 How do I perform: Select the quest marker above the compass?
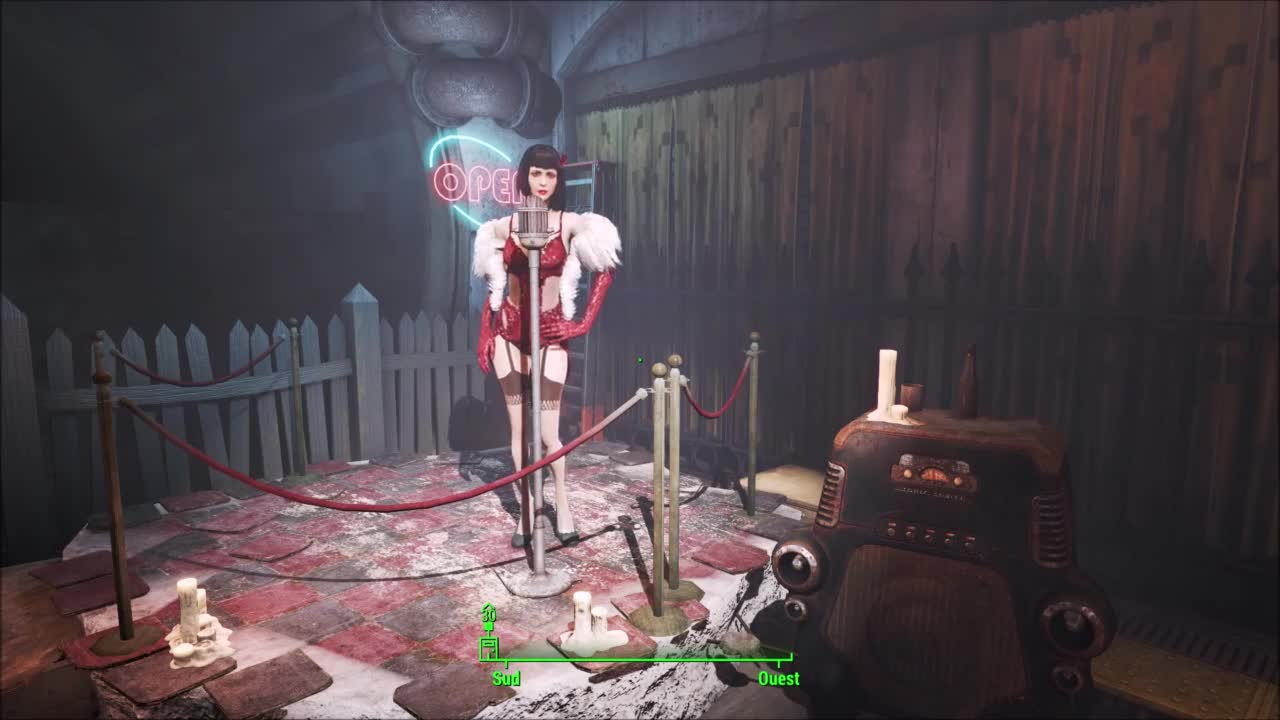489,613
